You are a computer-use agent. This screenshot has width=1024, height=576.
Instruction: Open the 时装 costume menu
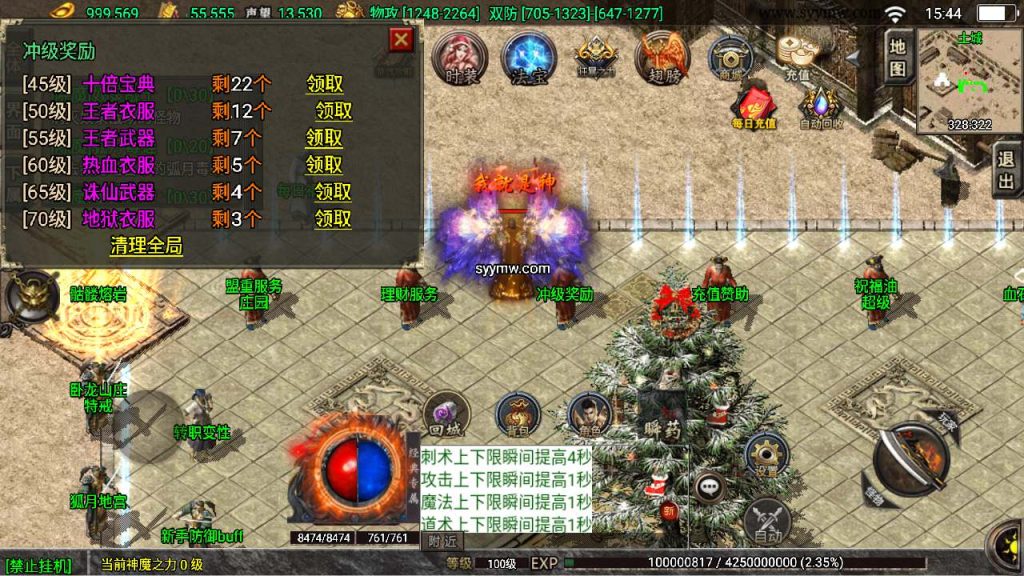pos(461,57)
